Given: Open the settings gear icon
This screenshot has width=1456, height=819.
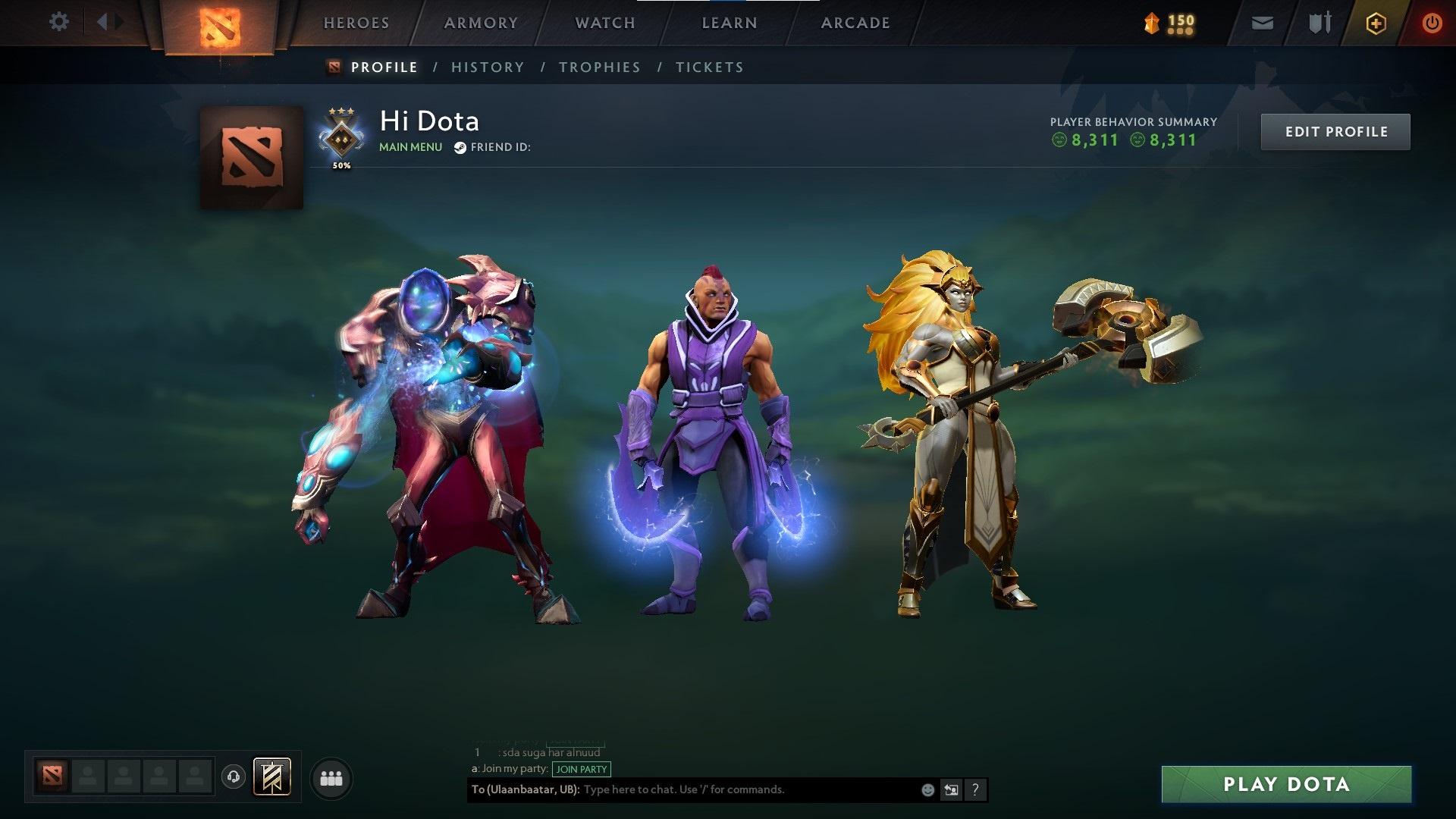Looking at the screenshot, I should point(59,21).
